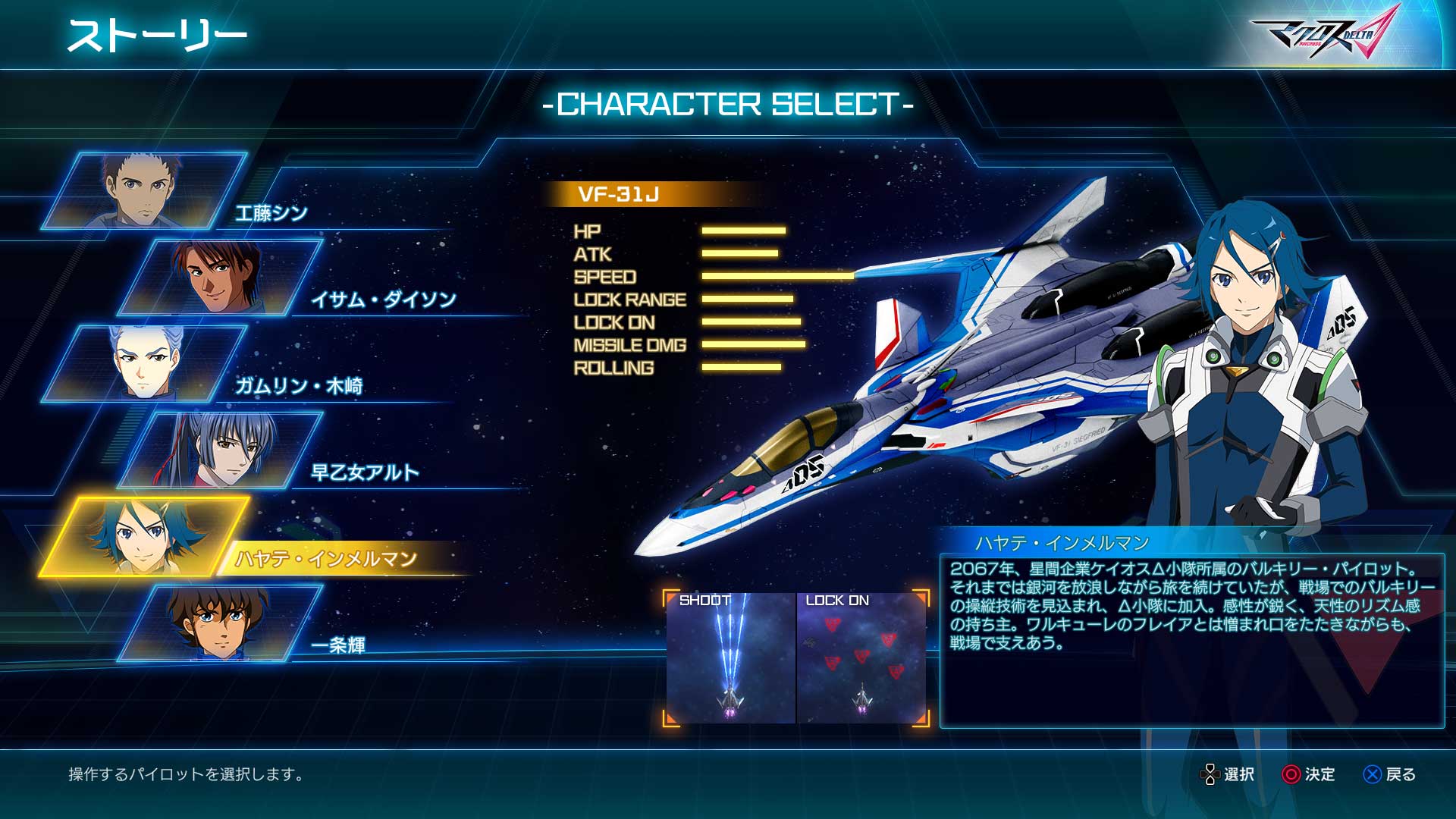
Task: Select 早乙女アルト pilot entry
Action: pos(220,450)
